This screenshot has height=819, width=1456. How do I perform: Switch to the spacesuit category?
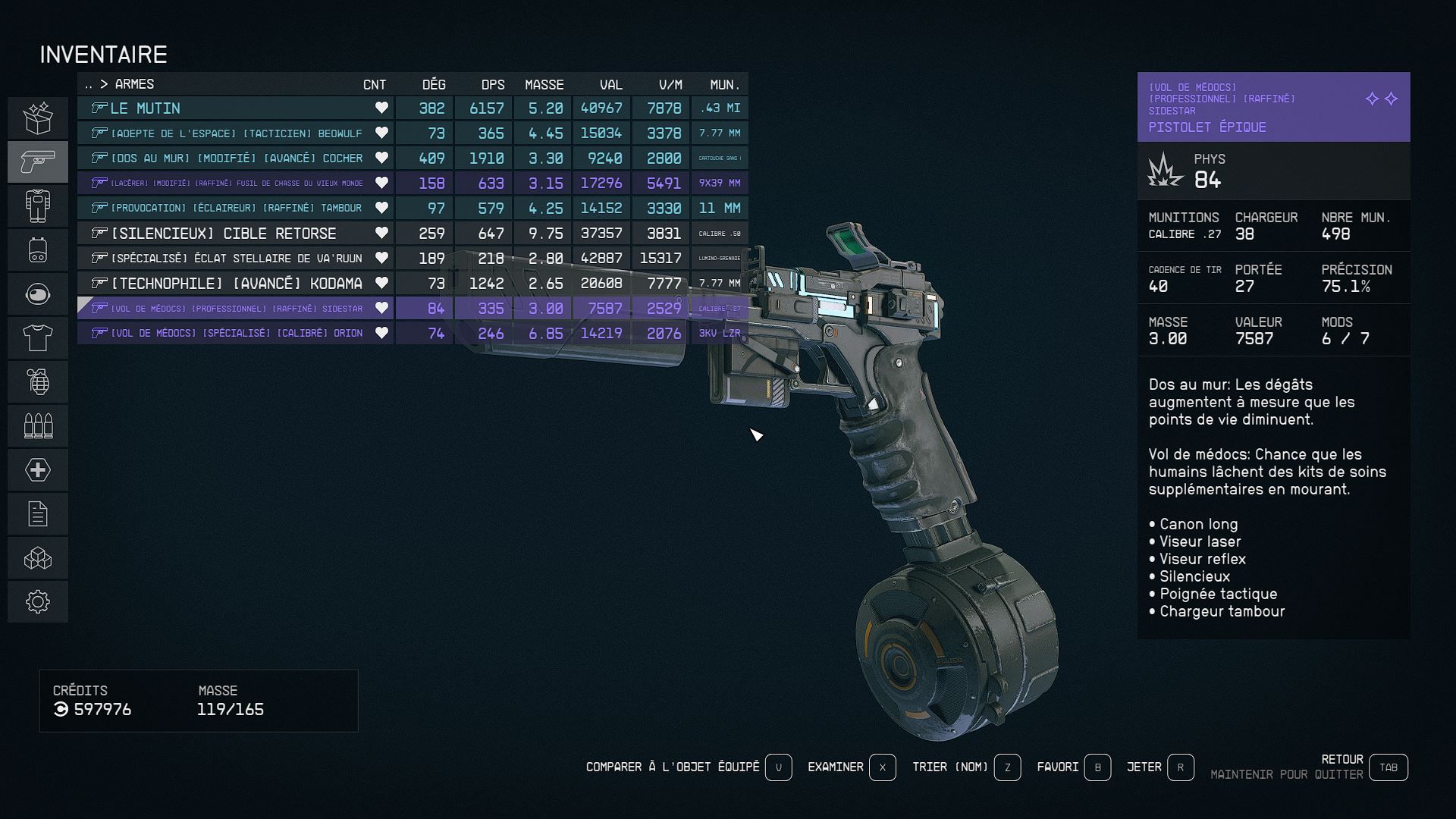[x=38, y=206]
